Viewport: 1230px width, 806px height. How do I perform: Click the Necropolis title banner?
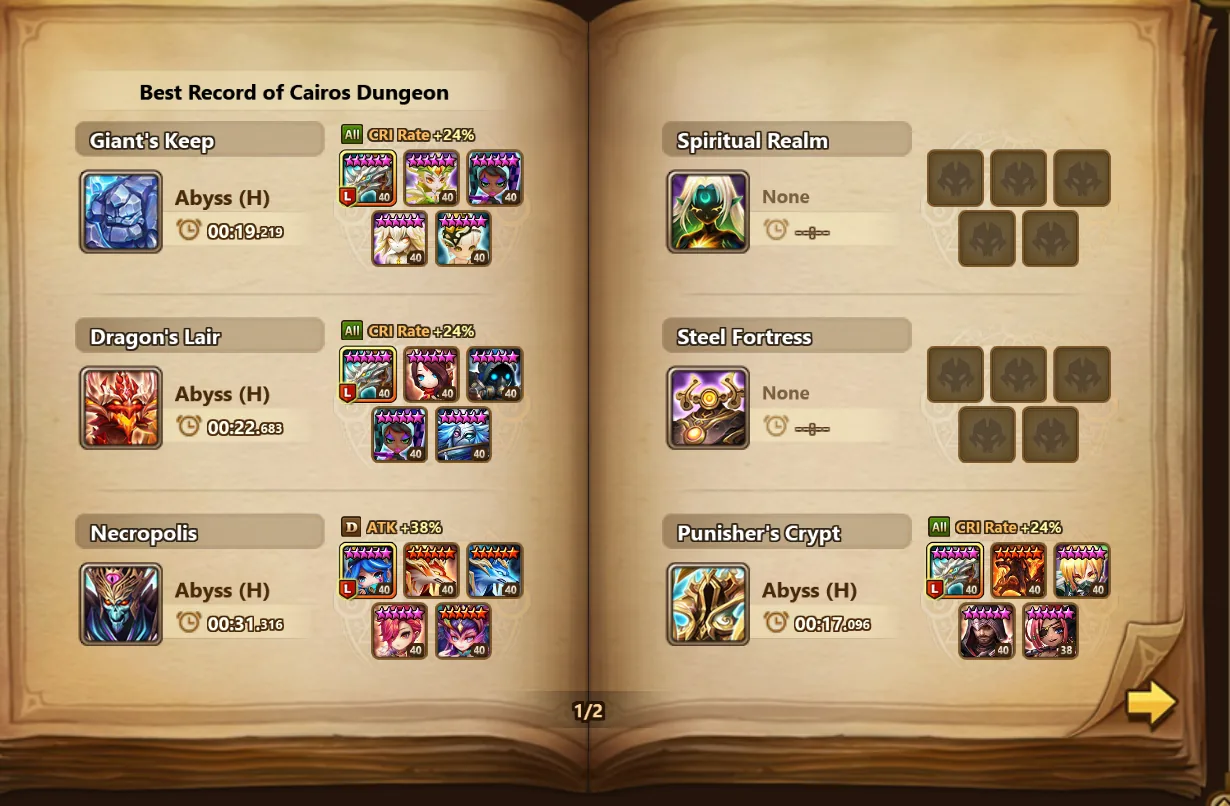pyautogui.click(x=199, y=533)
